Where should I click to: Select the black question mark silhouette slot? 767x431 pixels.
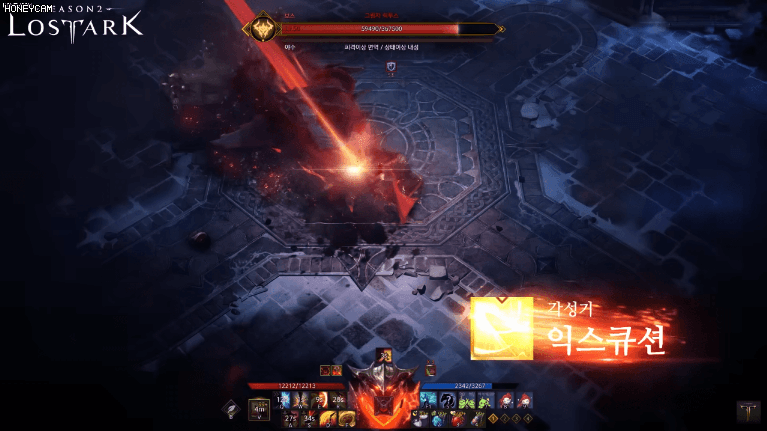445,400
